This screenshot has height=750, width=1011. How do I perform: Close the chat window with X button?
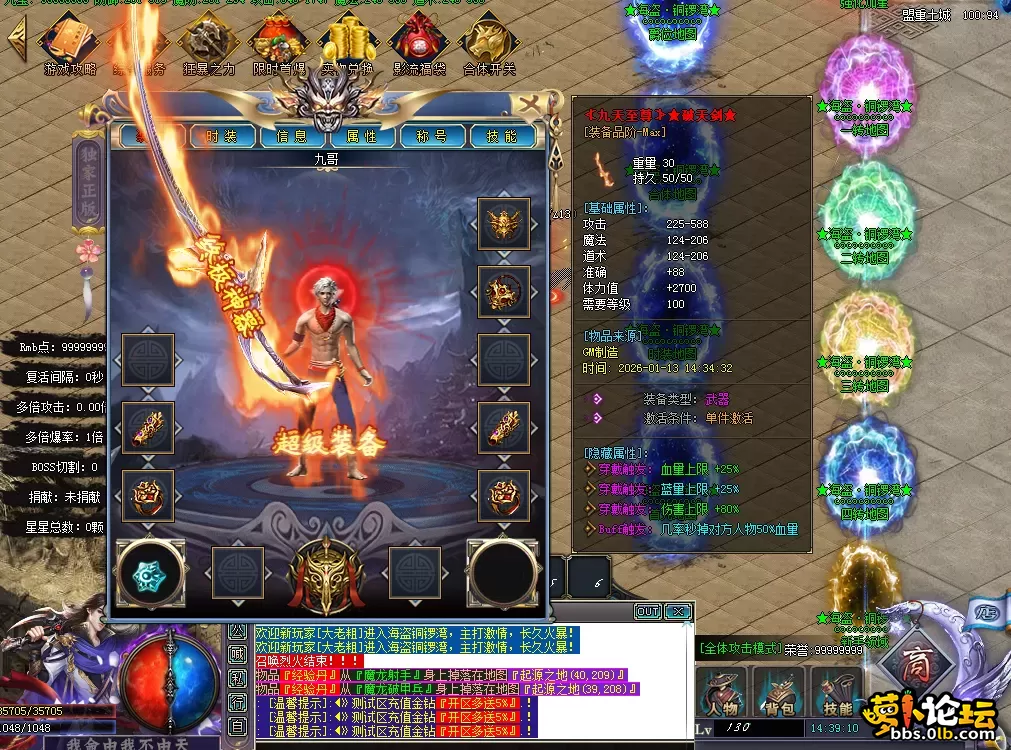point(677,611)
